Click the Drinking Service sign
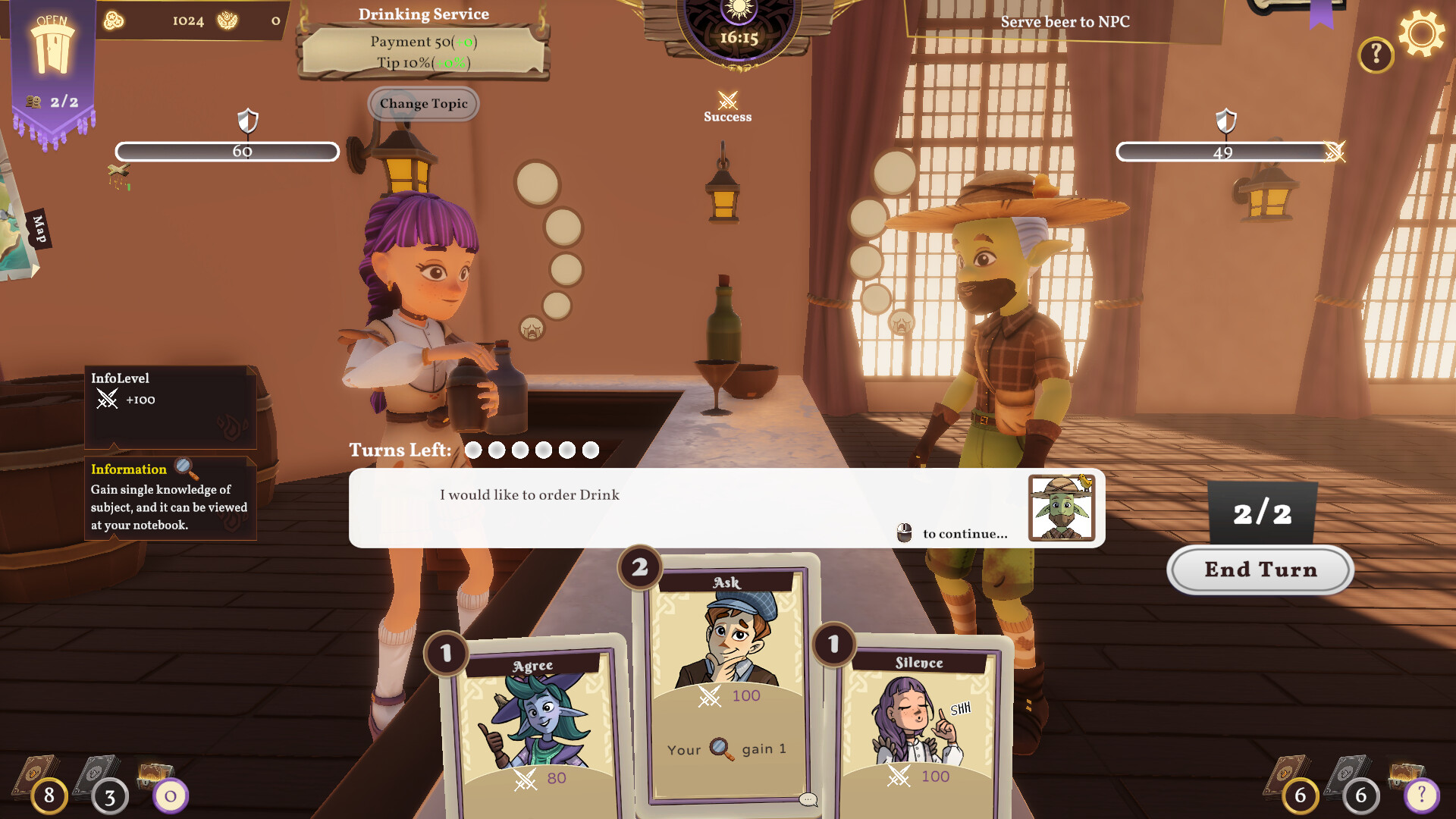This screenshot has height=819, width=1456. (x=423, y=42)
